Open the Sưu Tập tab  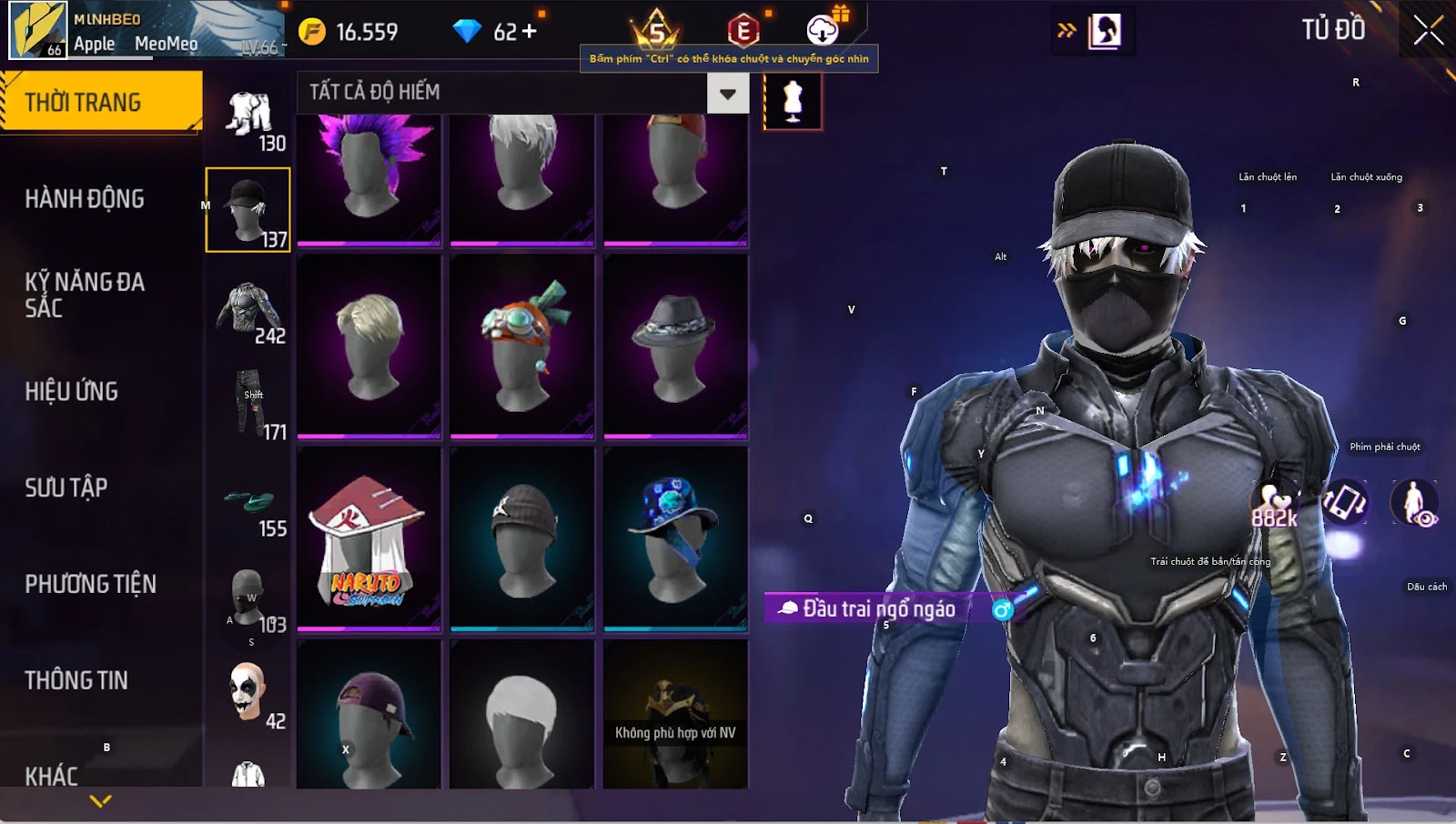tap(66, 487)
